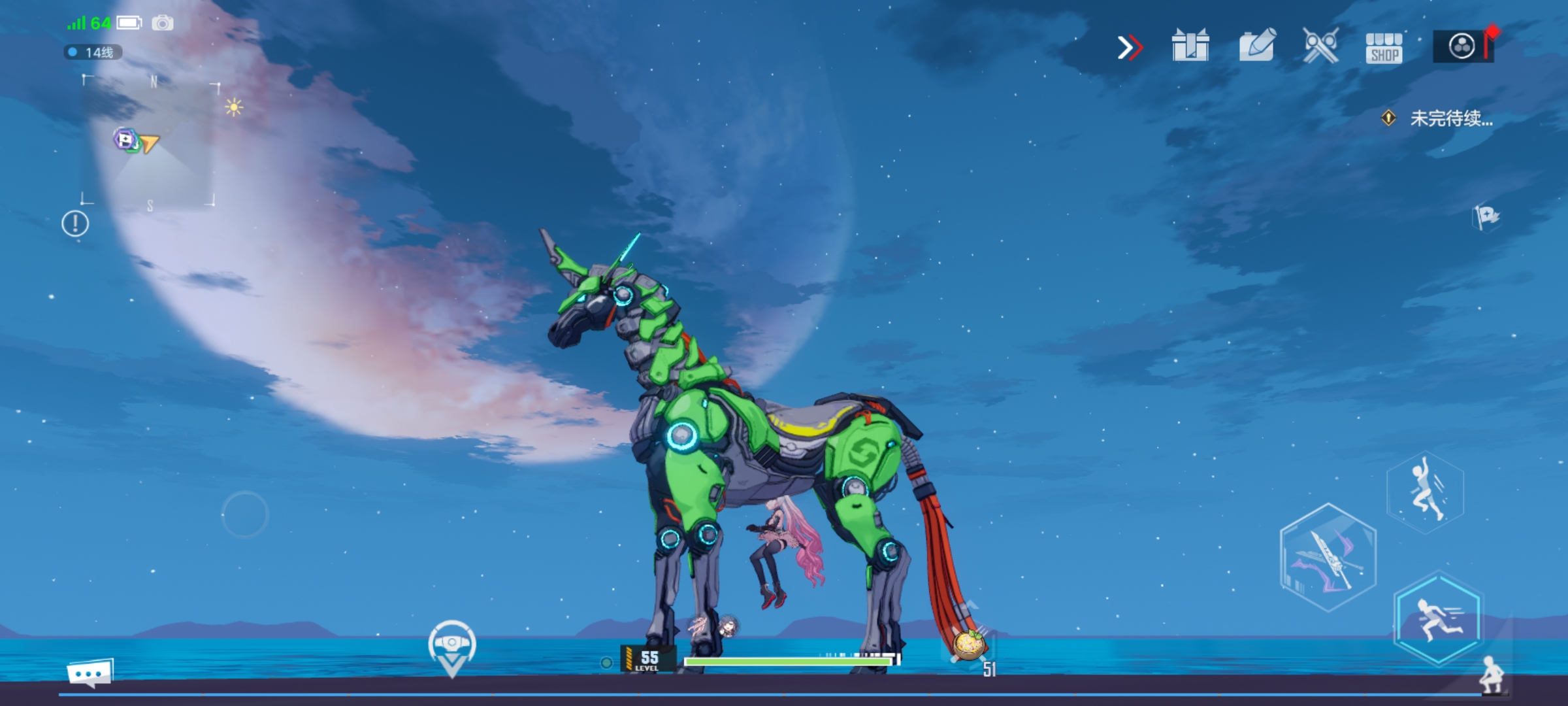Tap the camera screenshot icon
This screenshot has height=706, width=1568.
163,24
